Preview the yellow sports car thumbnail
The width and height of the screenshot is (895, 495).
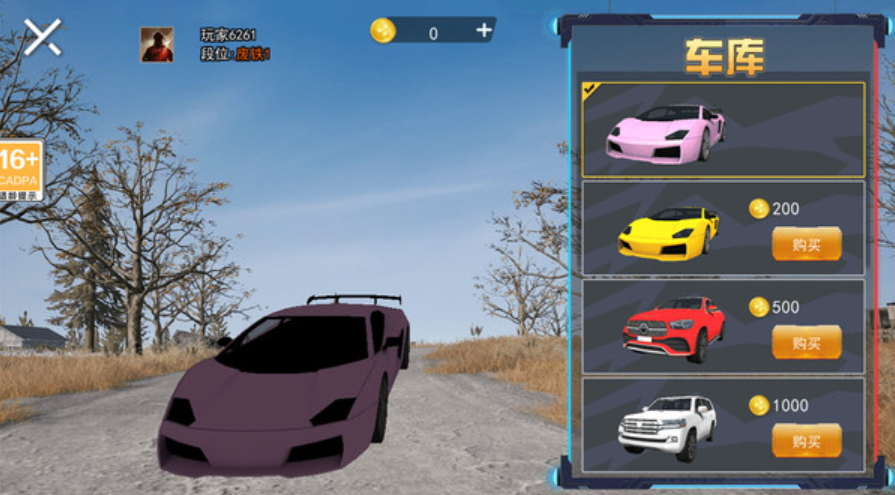pyautogui.click(x=668, y=233)
